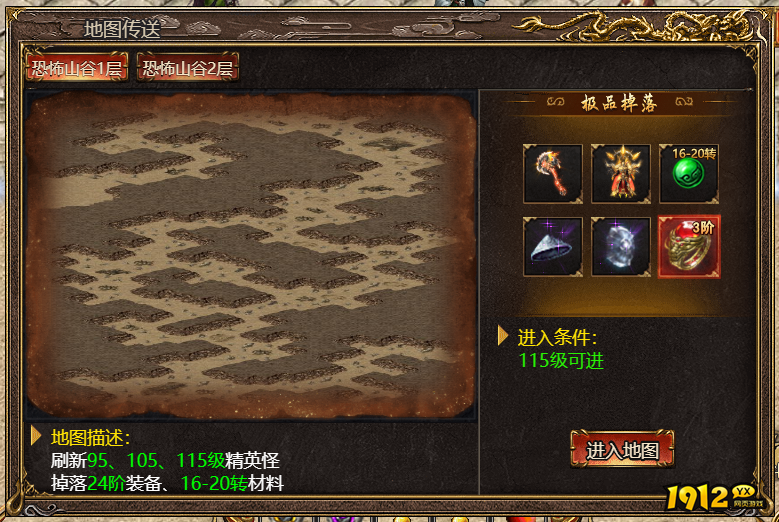
Task: Select the silver shield drop icon
Action: coord(621,246)
